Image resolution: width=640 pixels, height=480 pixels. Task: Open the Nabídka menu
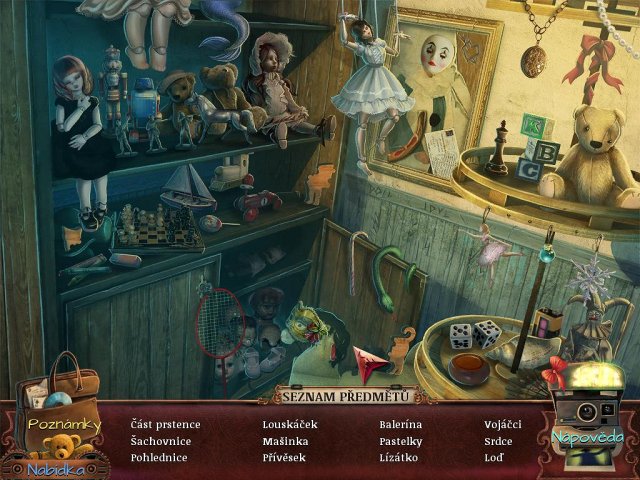[x=55, y=465]
